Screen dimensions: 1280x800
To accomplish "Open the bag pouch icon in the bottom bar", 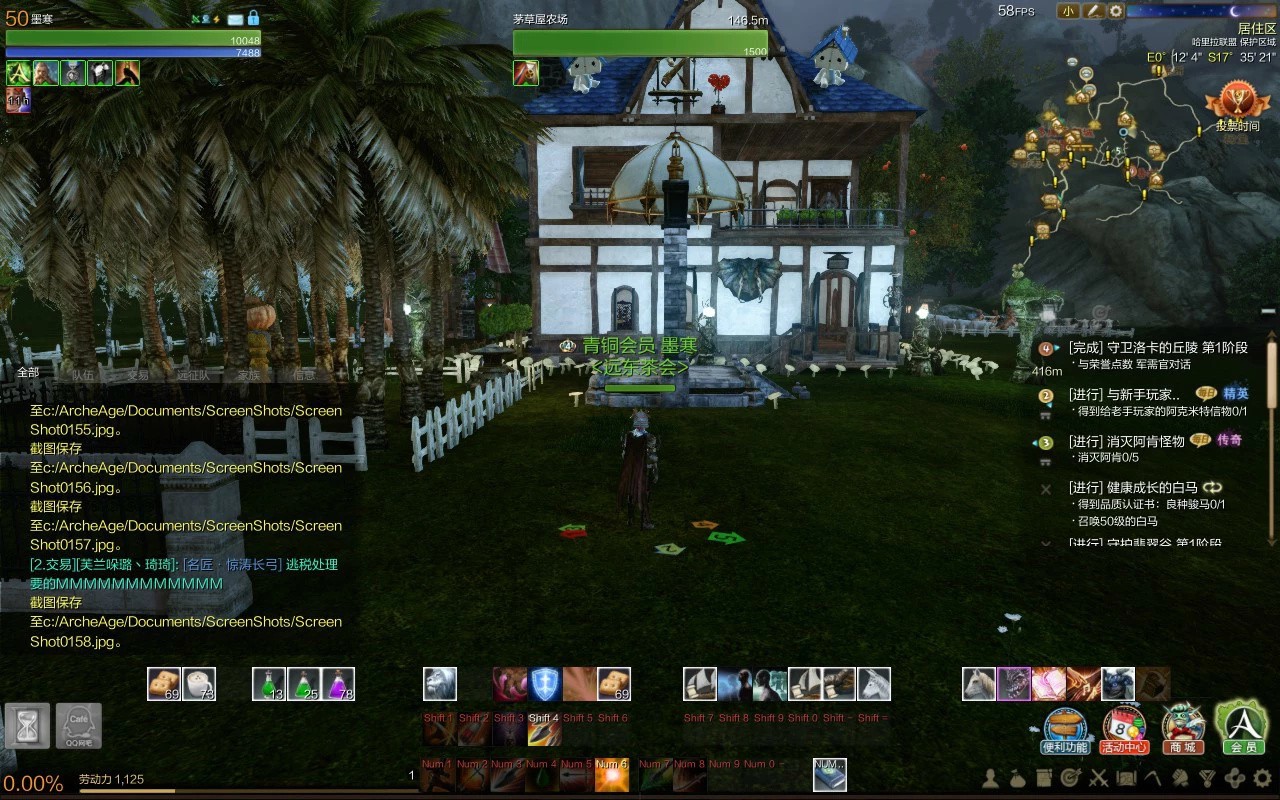I will pyautogui.click(x=1017, y=778).
